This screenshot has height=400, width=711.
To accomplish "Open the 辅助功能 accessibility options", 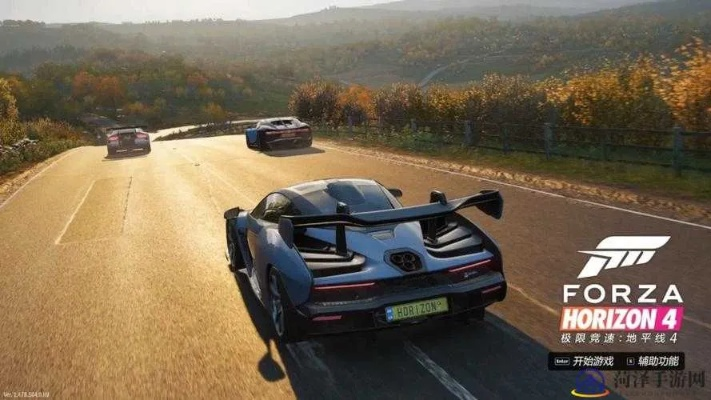I will click(657, 360).
